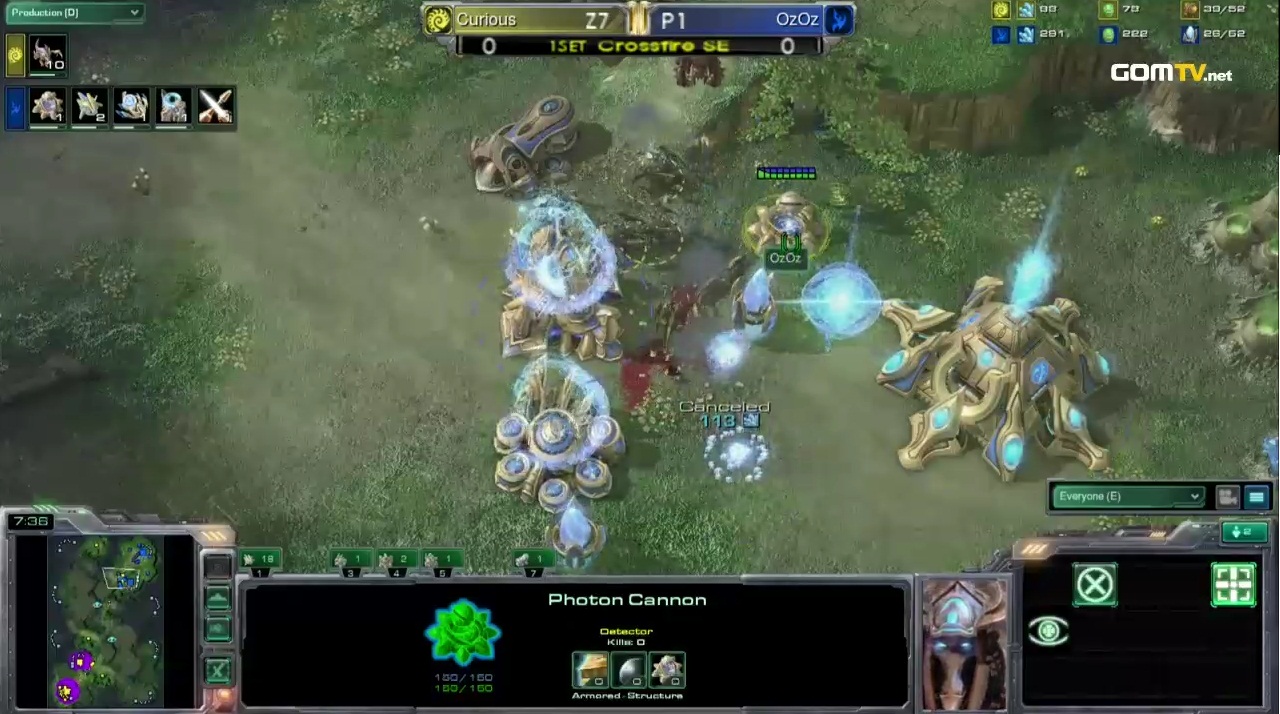Activate the Attack crosshair command
1280x714 pixels.
click(x=1233, y=584)
